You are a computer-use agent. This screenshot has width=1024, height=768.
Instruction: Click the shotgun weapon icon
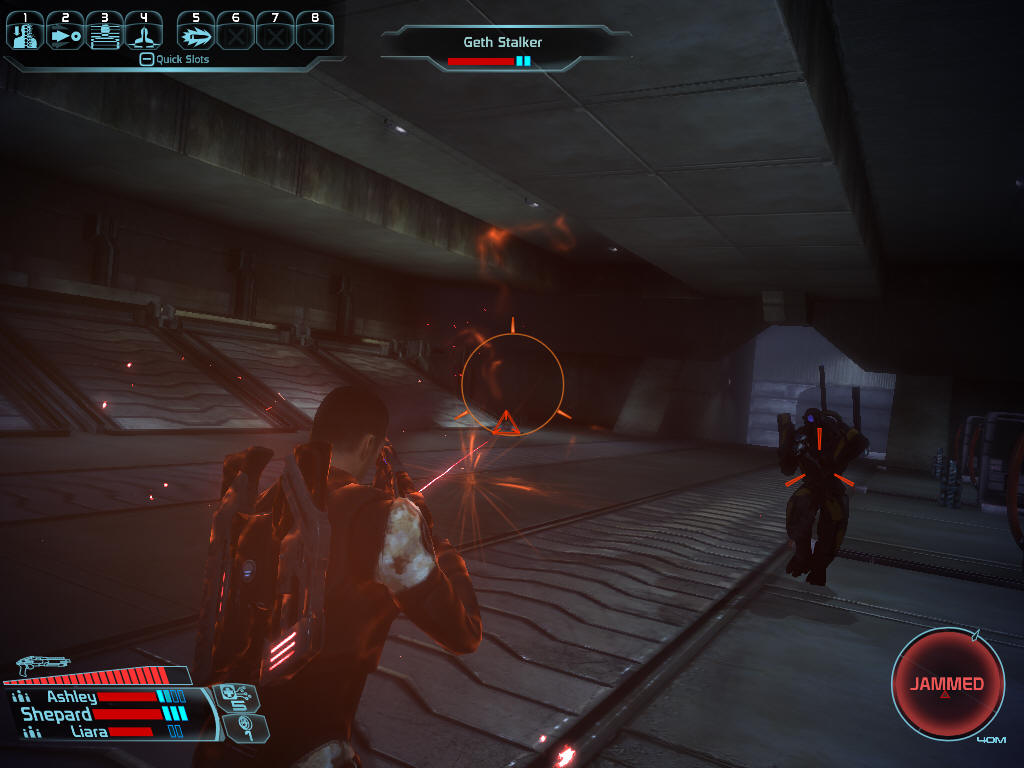[42, 664]
